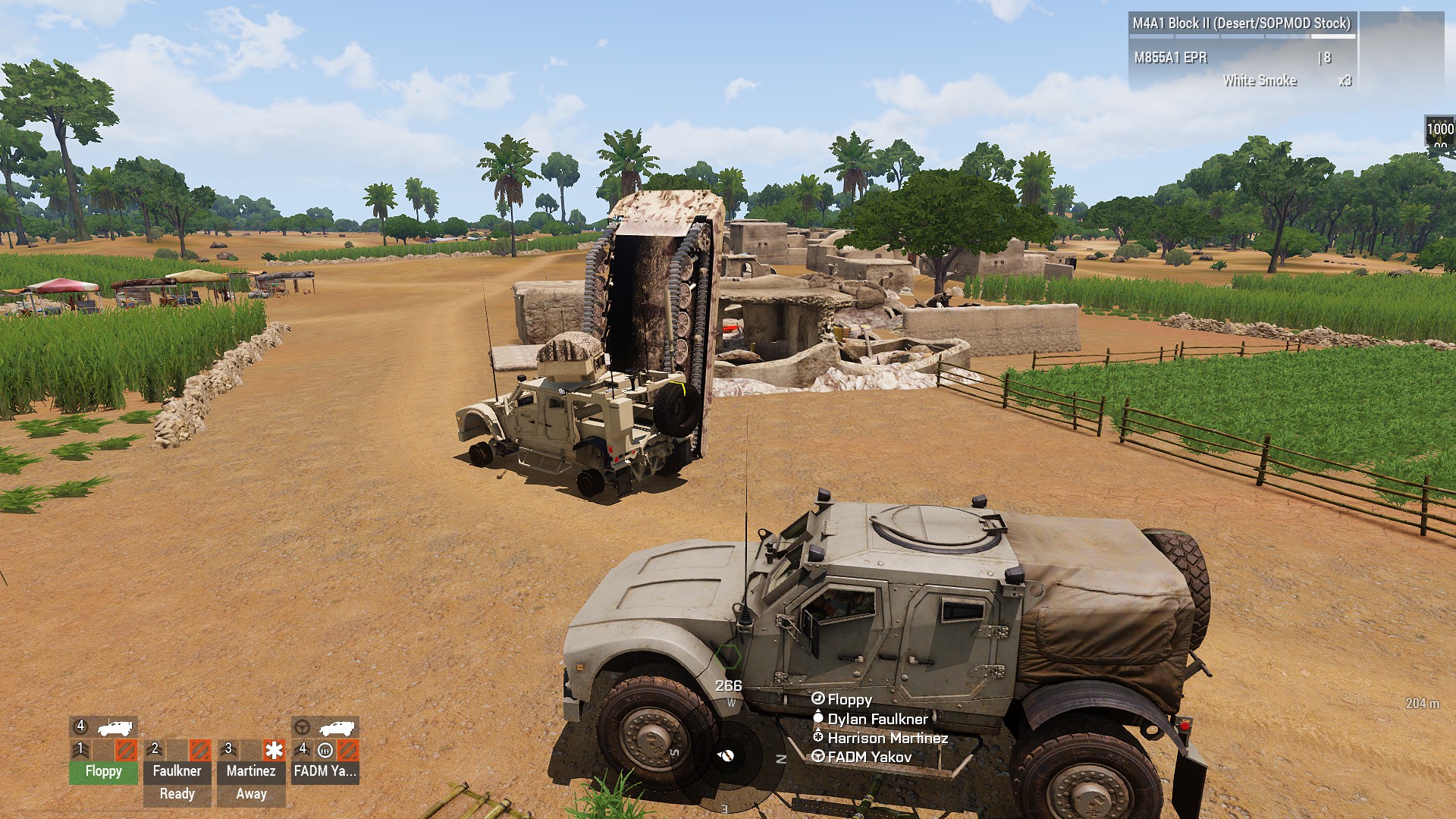Select the medic cross icon beside Harrison Martinez
The image size is (1456, 819).
[x=818, y=737]
